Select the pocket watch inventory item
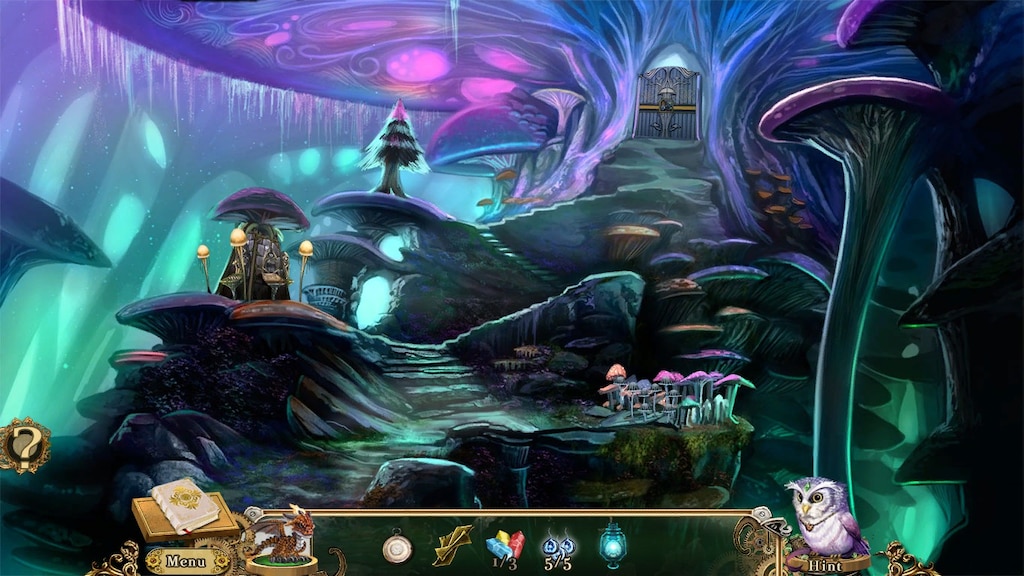1024x576 pixels. 397,546
